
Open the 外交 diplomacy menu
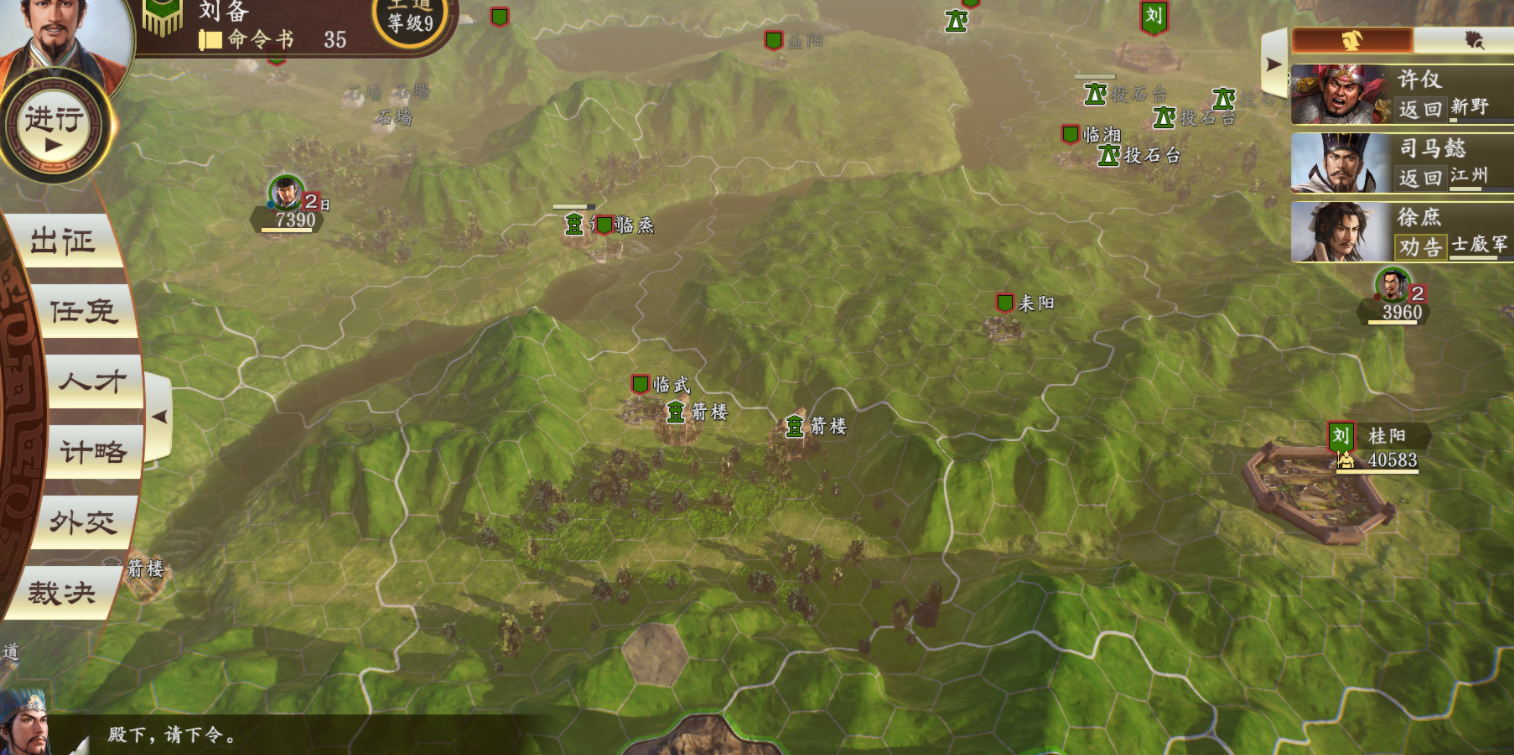point(83,523)
